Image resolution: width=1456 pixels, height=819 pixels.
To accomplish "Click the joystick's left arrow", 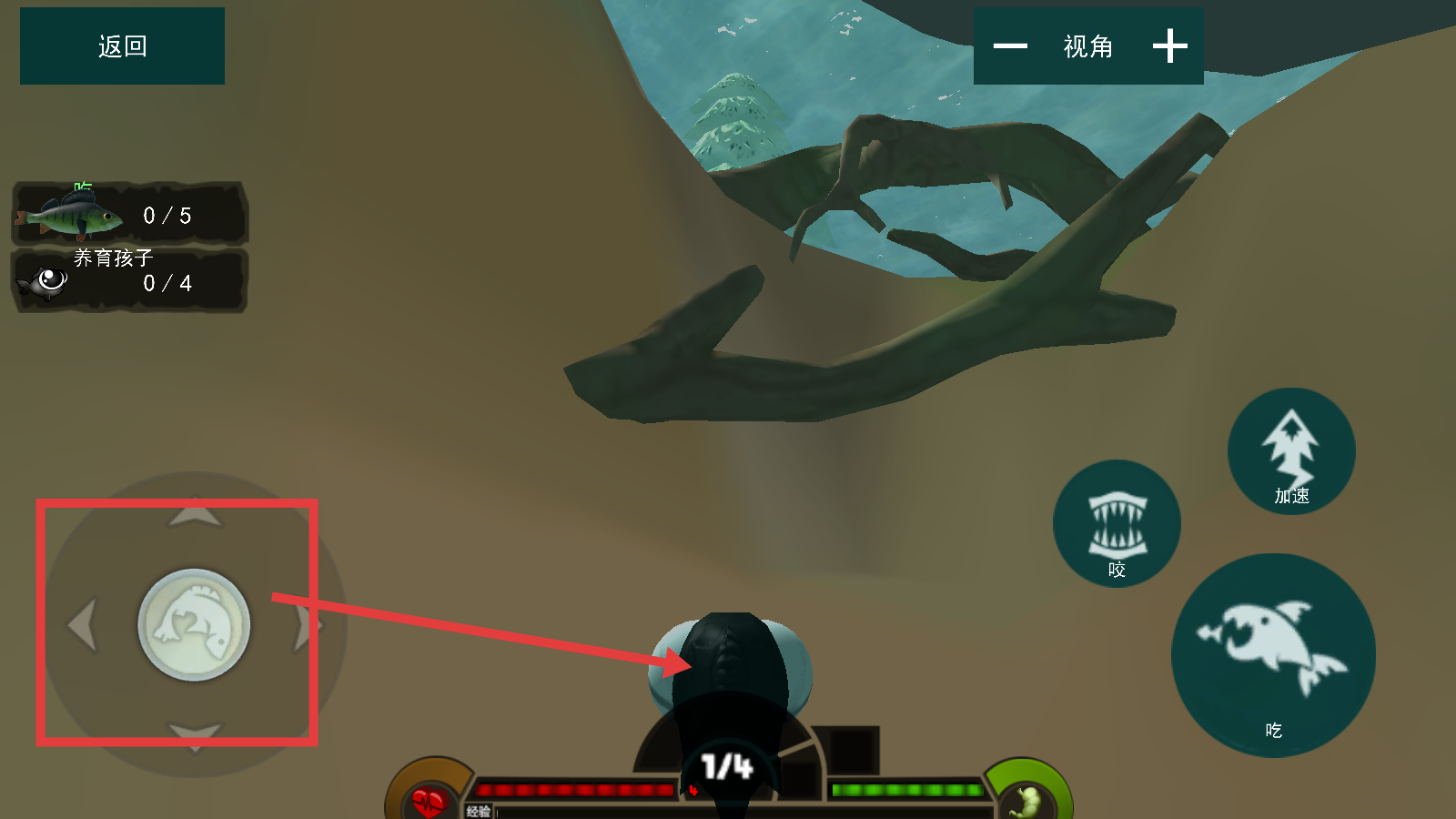I will click(x=84, y=625).
